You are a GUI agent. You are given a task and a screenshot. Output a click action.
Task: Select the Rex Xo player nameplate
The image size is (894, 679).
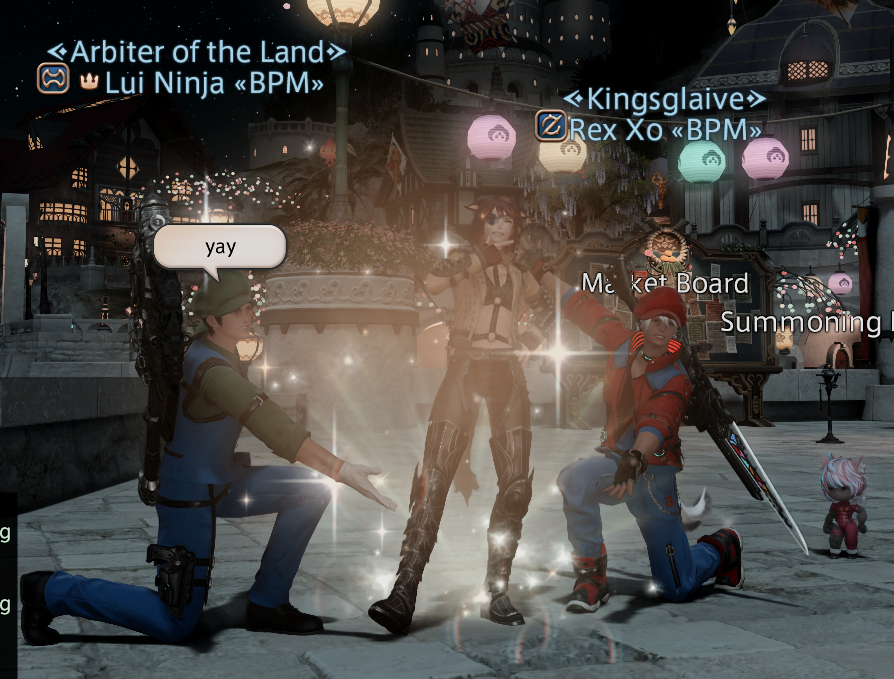pyautogui.click(x=665, y=129)
